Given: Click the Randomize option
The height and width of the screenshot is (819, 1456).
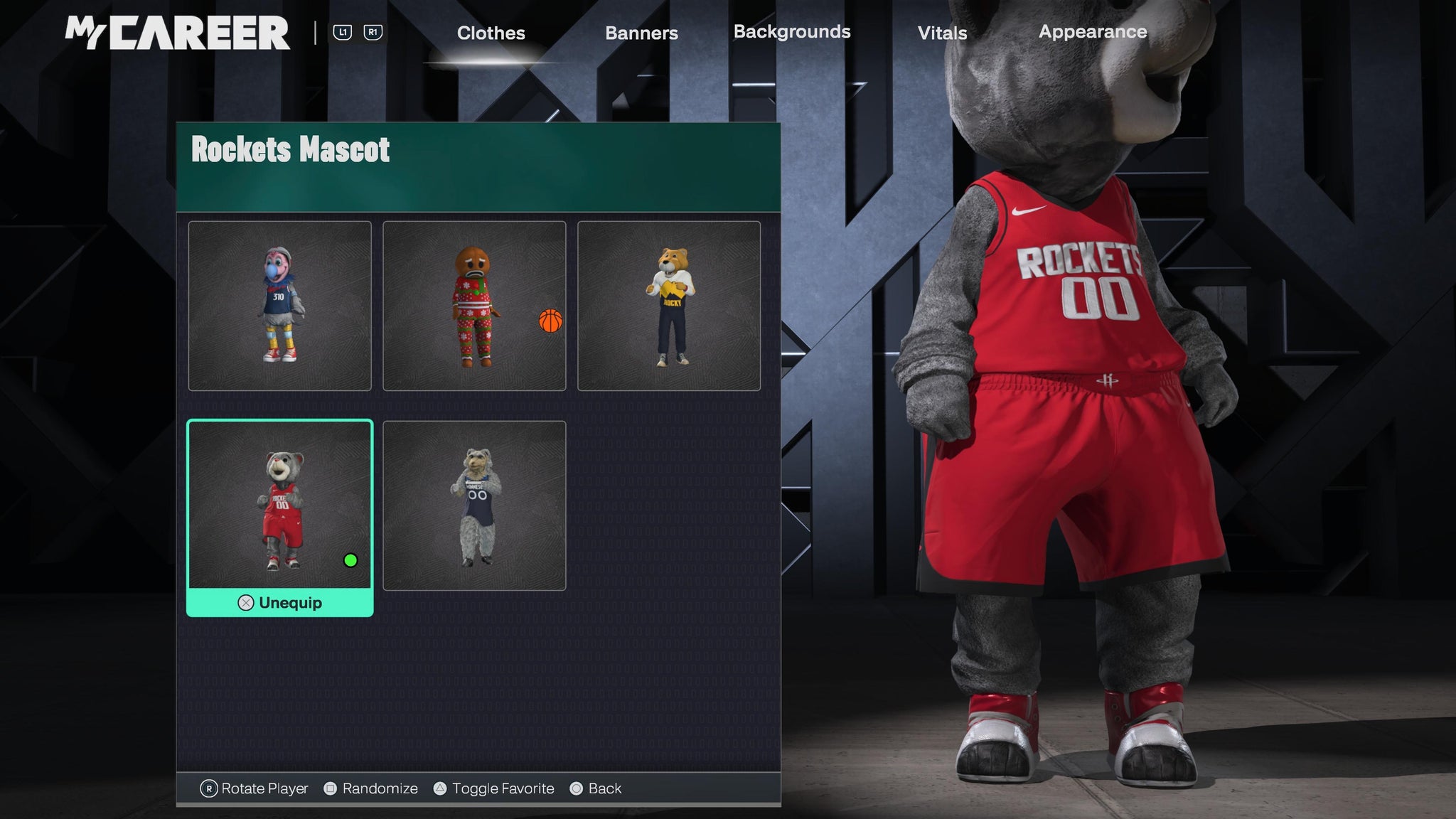Looking at the screenshot, I should (x=371, y=788).
